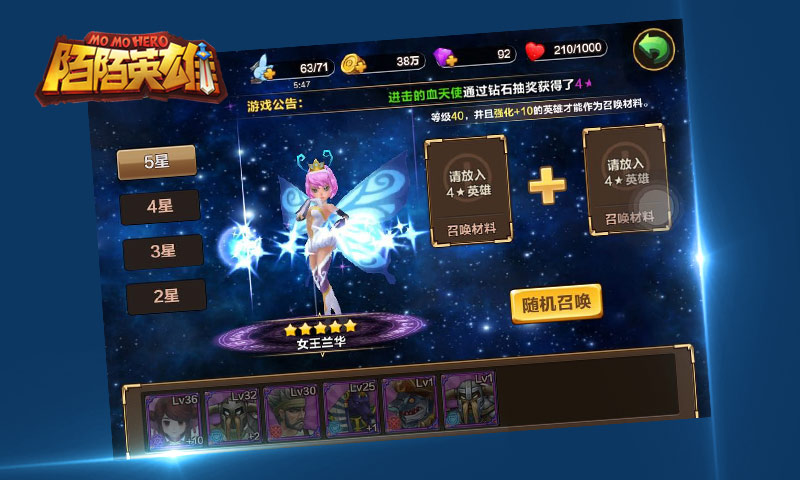Click the 随机召唤 summon button
This screenshot has width=800, height=480.
557,304
